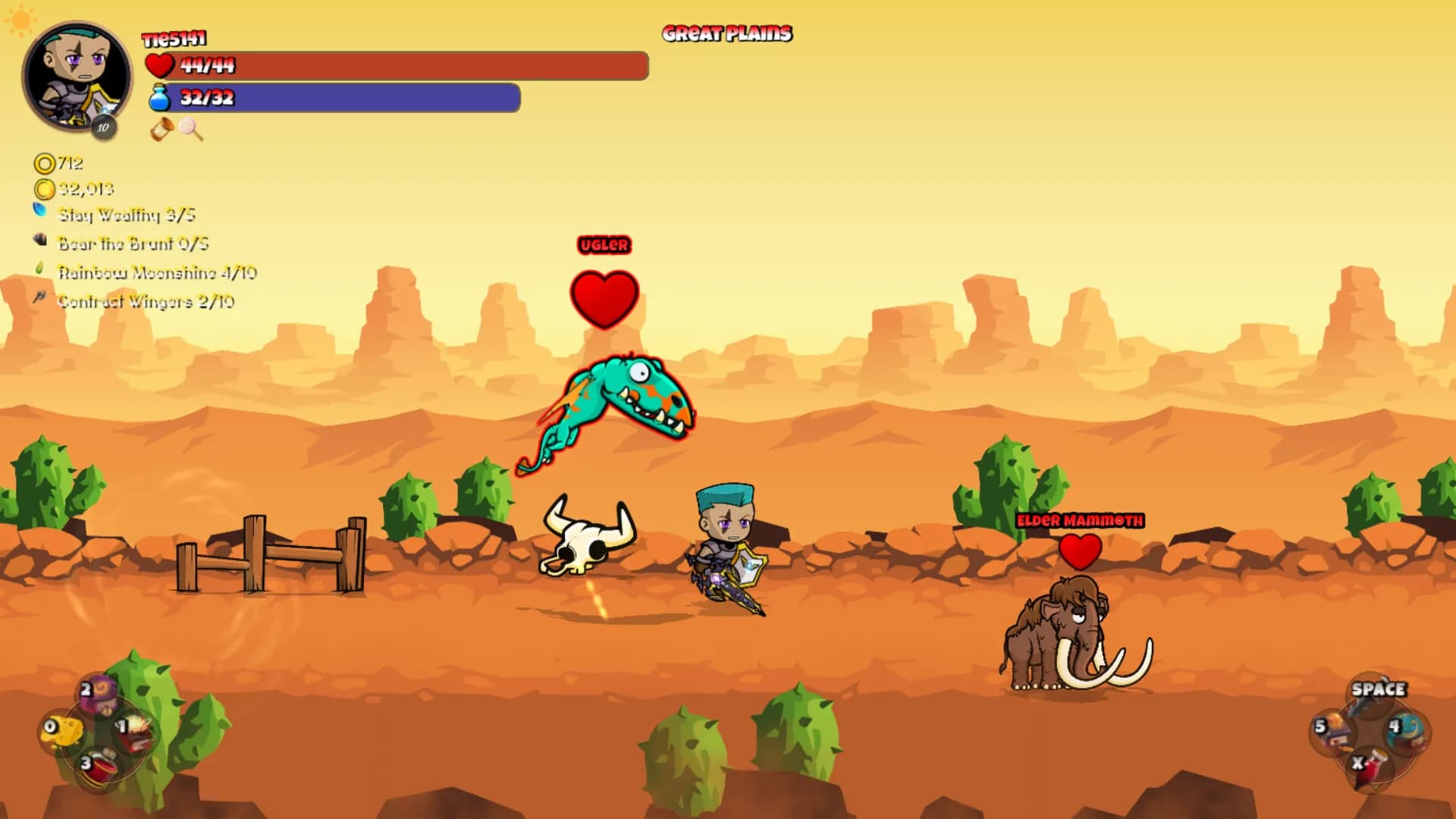This screenshot has height=819, width=1456.
Task: Click the gold coin count showing 712
Action: [x=64, y=164]
